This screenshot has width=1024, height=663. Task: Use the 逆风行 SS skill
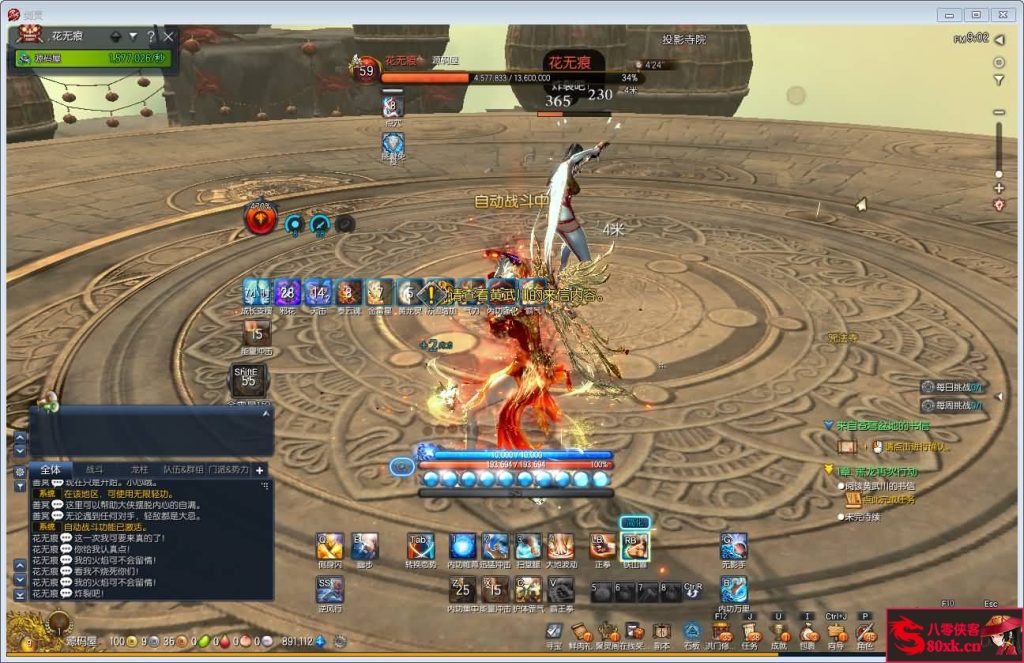329,589
